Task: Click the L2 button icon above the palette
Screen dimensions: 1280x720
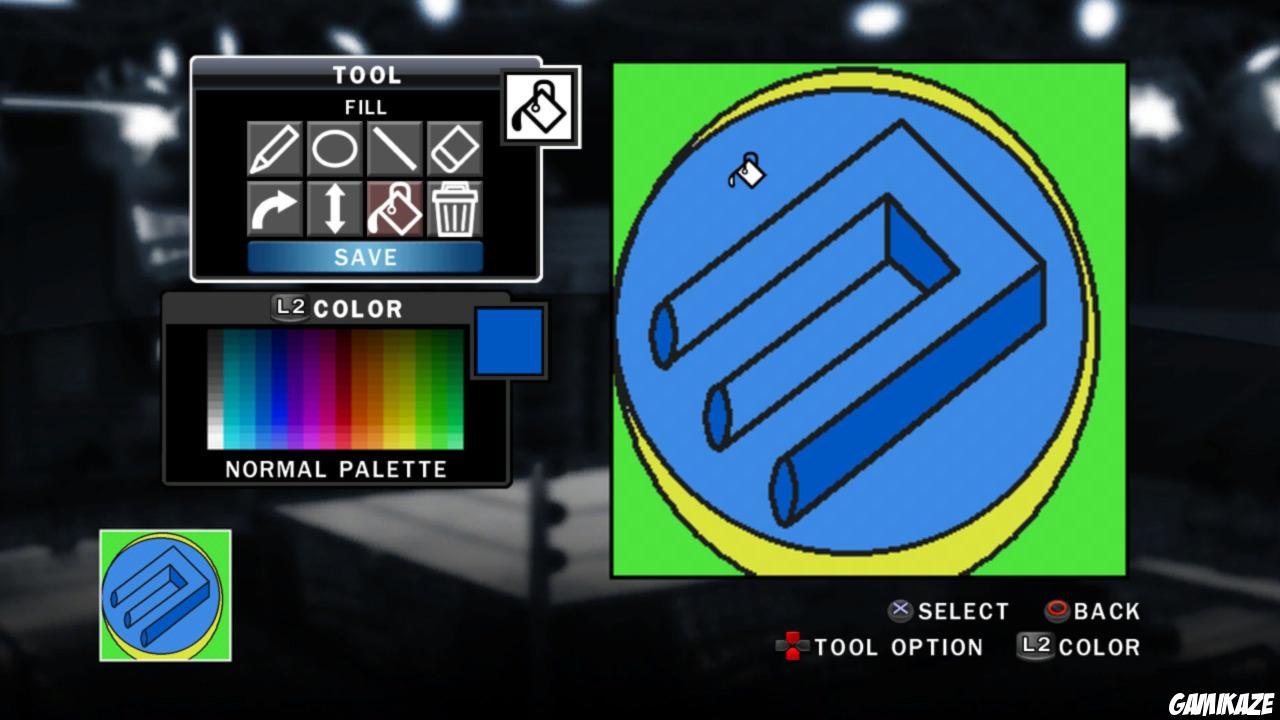Action: click(x=288, y=308)
